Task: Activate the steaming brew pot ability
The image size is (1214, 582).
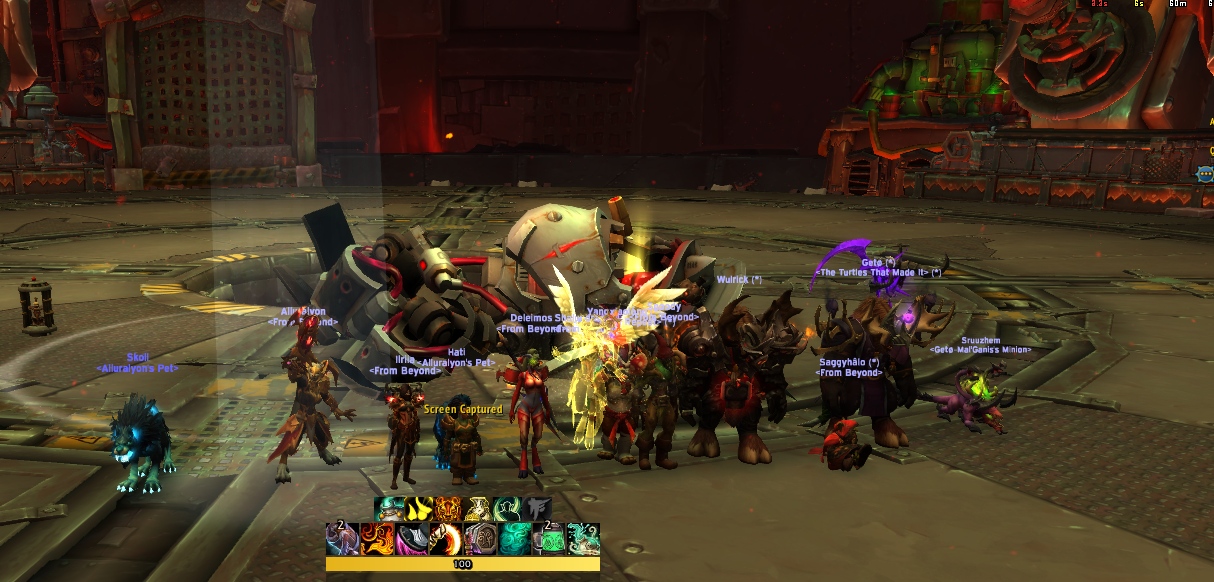Action: tap(390, 510)
